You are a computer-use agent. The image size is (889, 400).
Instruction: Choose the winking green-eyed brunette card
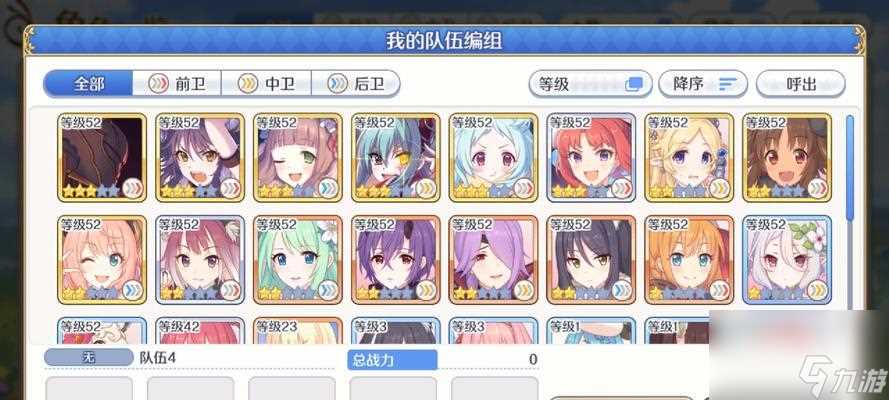click(x=299, y=156)
